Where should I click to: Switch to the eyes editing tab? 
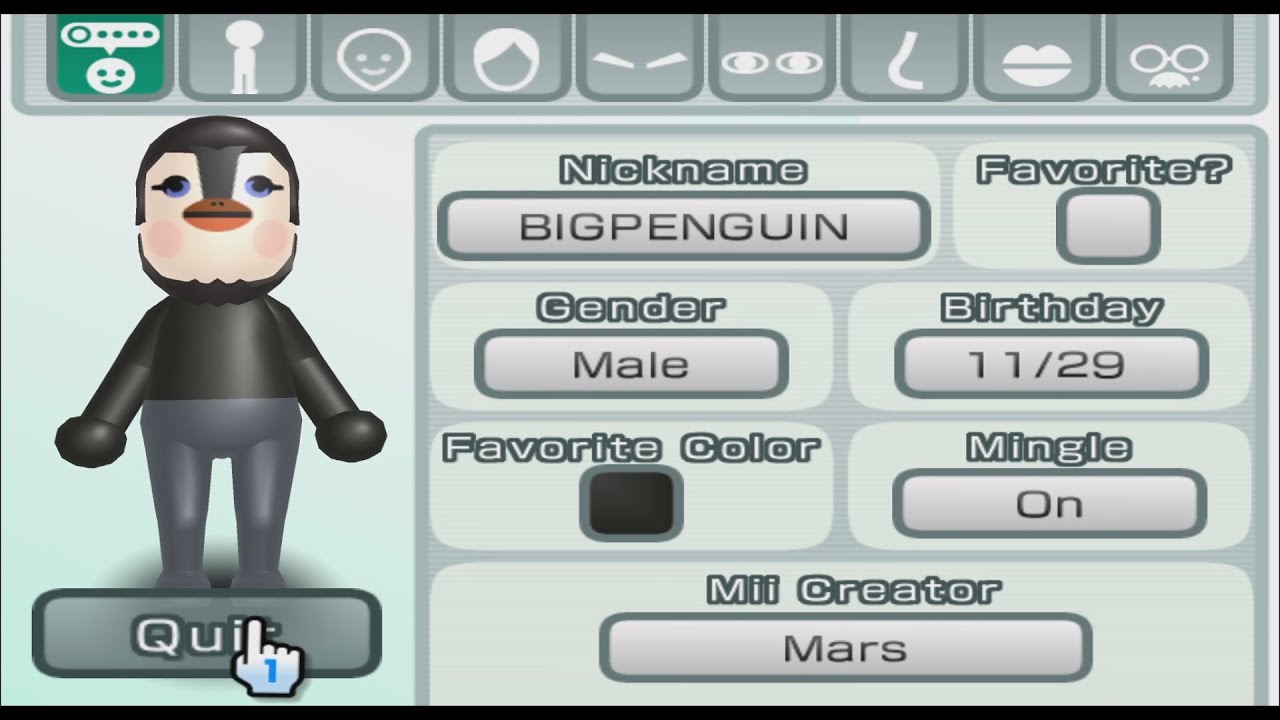772,55
